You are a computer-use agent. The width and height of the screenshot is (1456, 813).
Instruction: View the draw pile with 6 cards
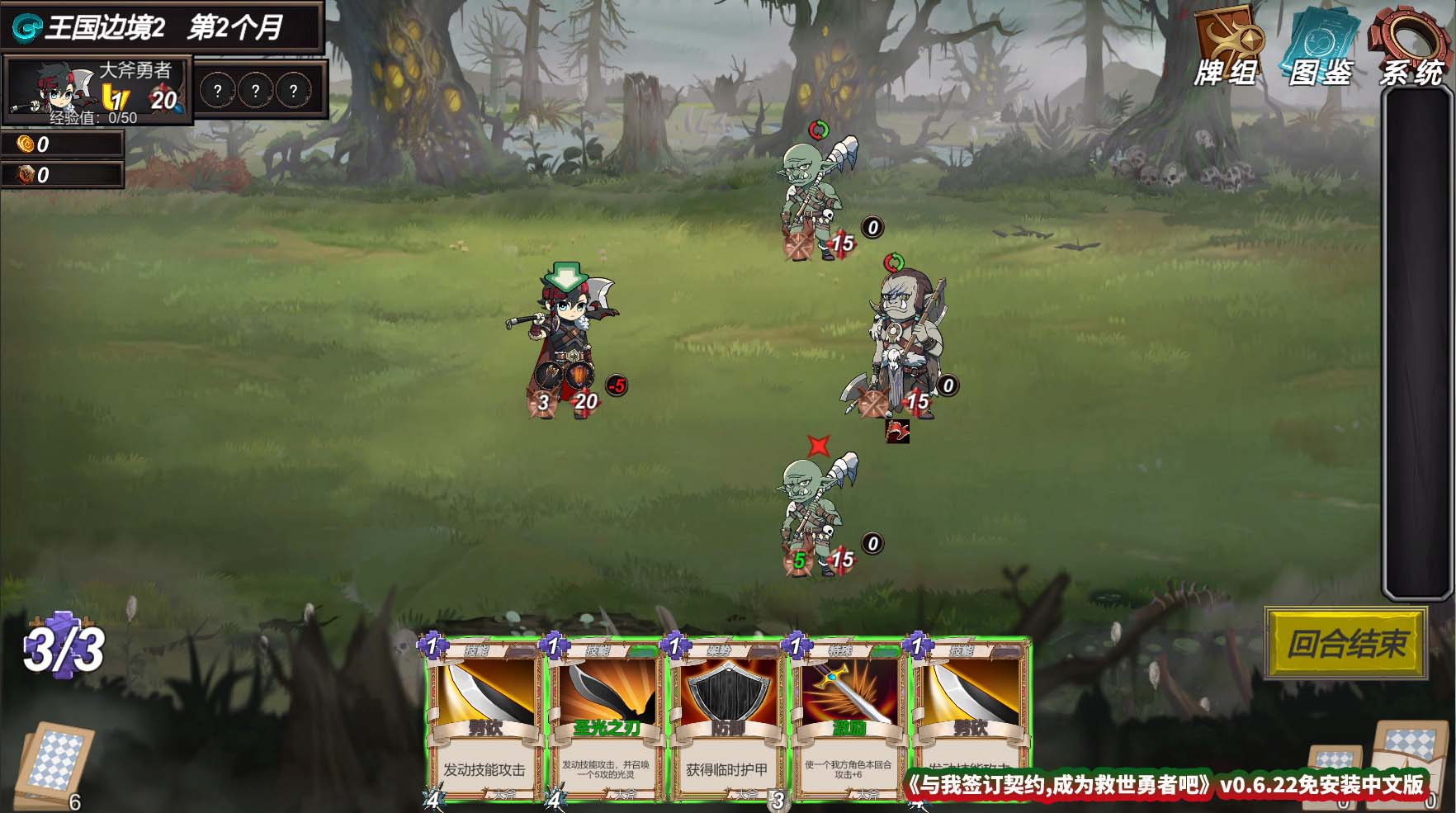coord(55,764)
